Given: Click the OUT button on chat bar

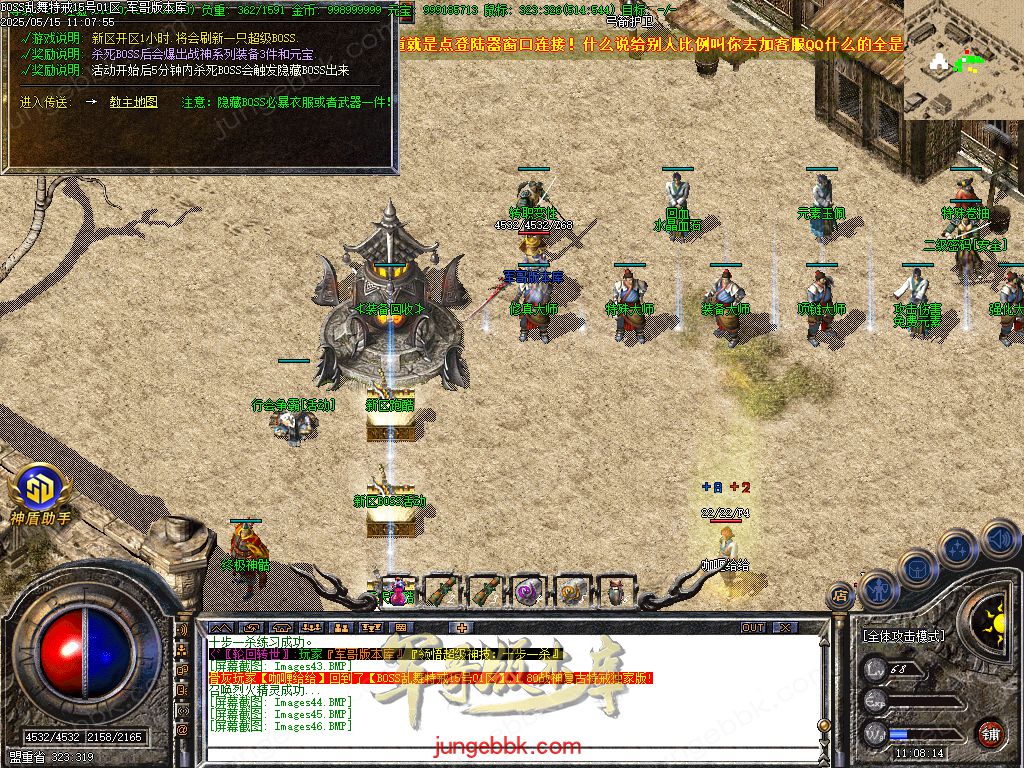Looking at the screenshot, I should [x=753, y=628].
